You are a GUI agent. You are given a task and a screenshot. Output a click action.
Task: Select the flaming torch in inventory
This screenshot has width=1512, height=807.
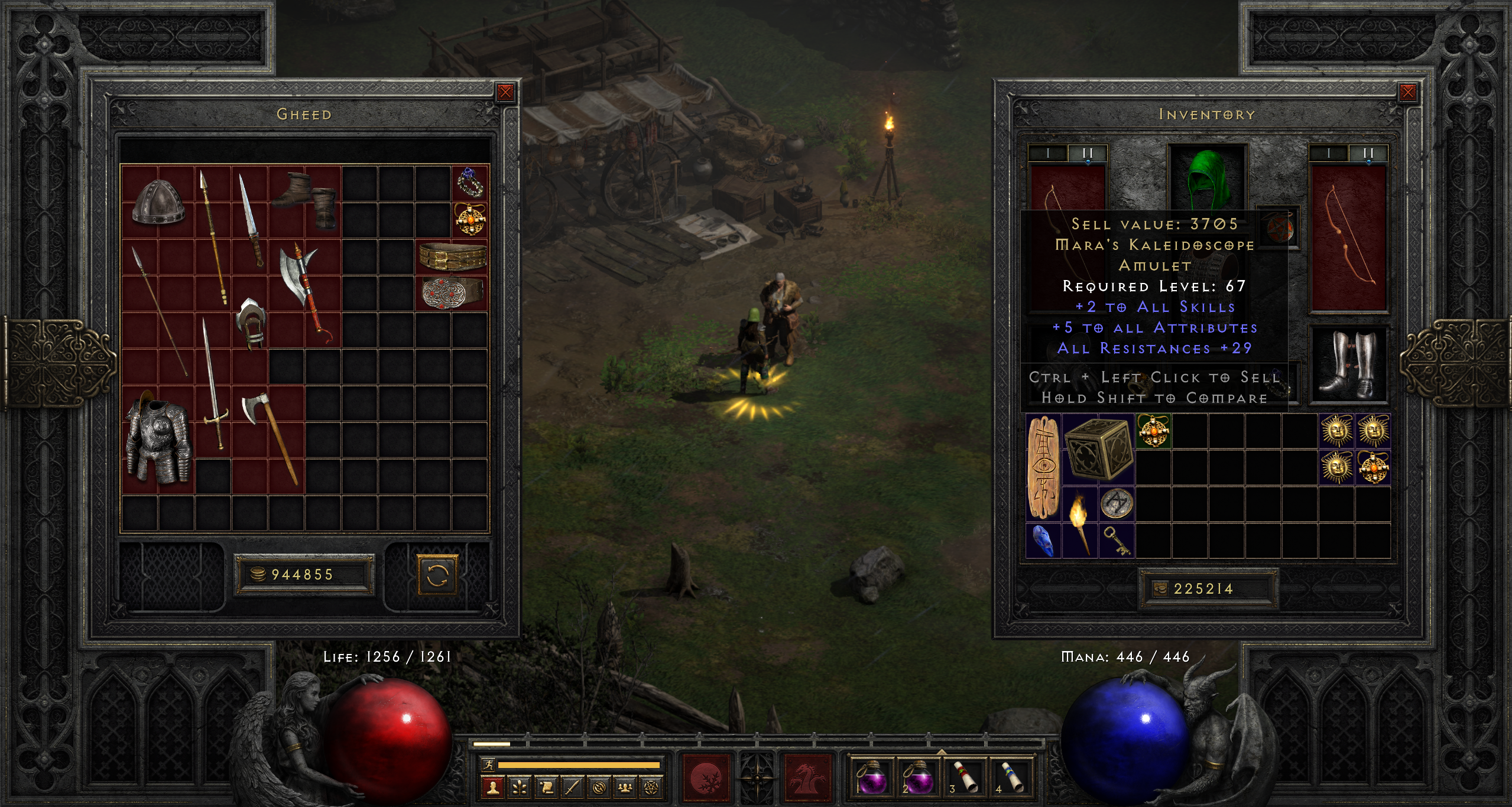click(1079, 523)
